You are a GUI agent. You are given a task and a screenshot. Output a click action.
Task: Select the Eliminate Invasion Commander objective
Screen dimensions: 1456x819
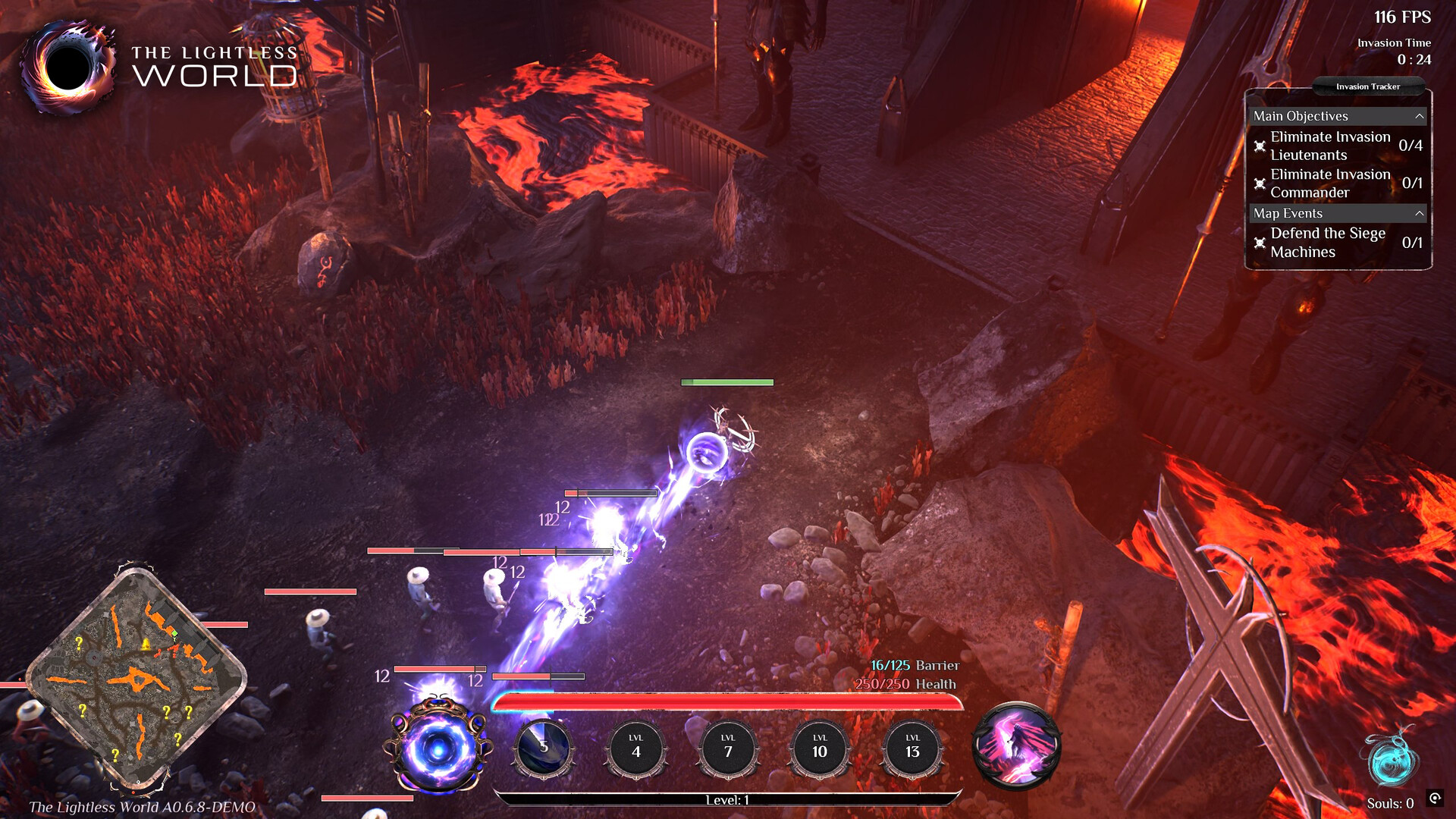pyautogui.click(x=1330, y=183)
